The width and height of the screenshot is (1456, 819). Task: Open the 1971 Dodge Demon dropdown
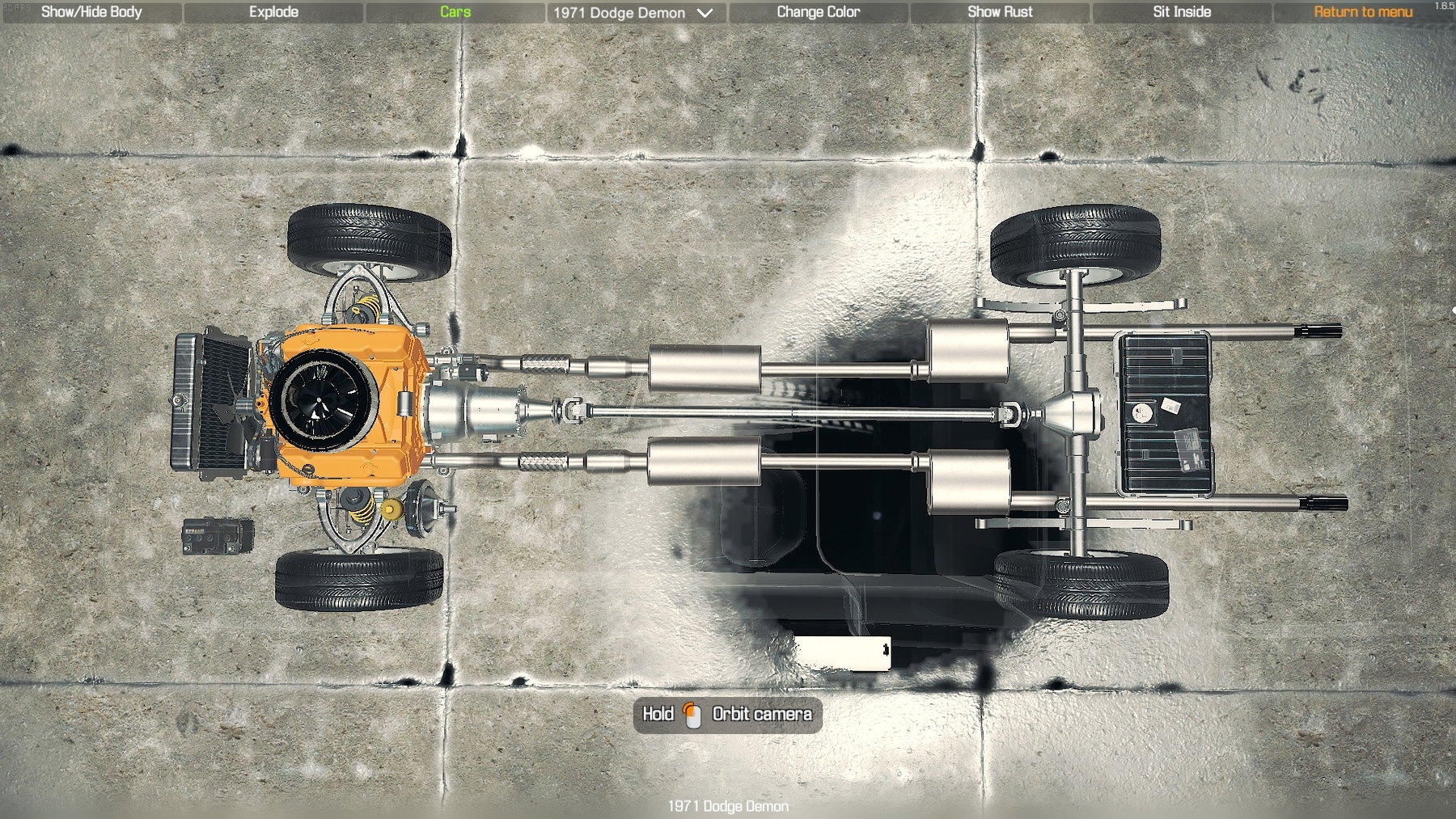633,13
